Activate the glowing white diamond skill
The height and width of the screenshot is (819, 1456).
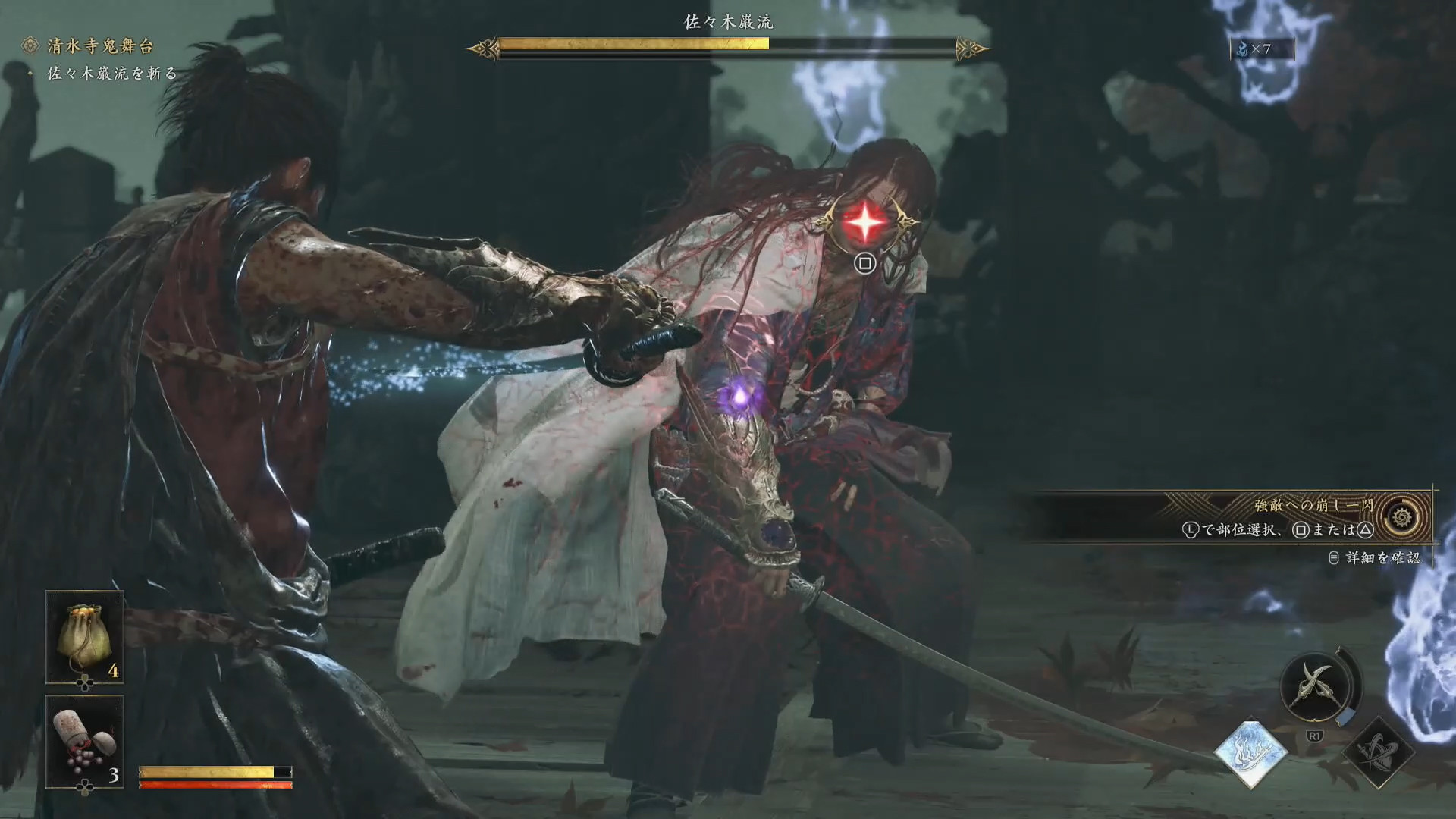point(1250,752)
